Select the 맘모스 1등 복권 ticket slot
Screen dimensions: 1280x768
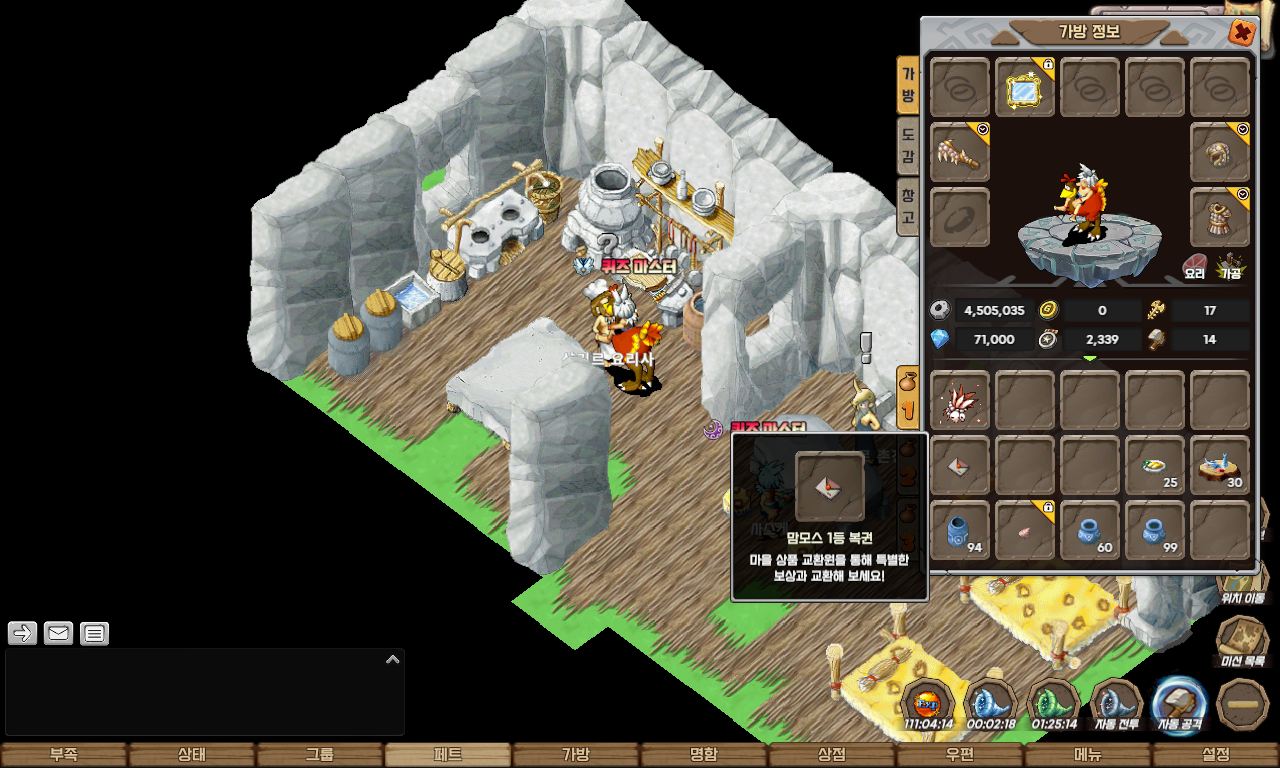pos(960,465)
